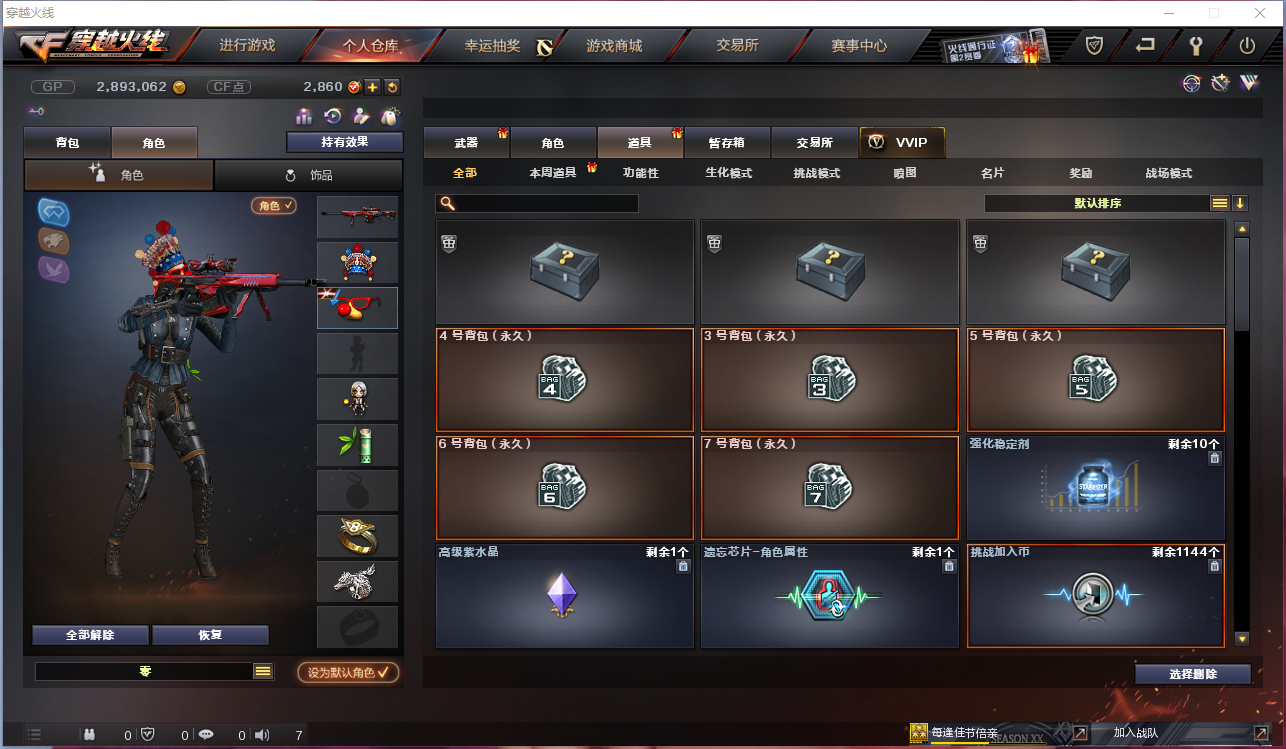Open the chat bubble icon in bottom bar

[205, 734]
